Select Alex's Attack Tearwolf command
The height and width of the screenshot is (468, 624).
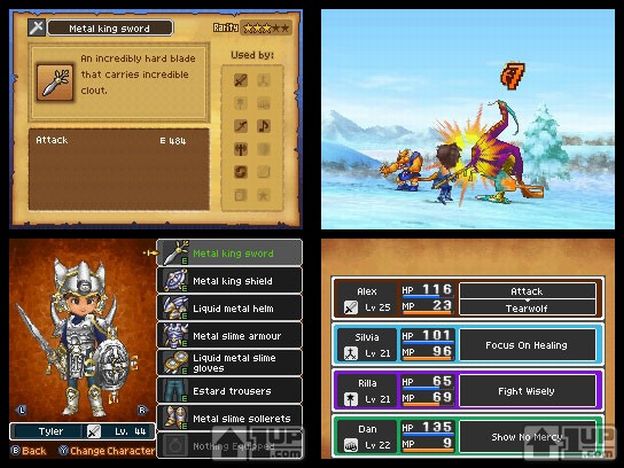[527, 299]
